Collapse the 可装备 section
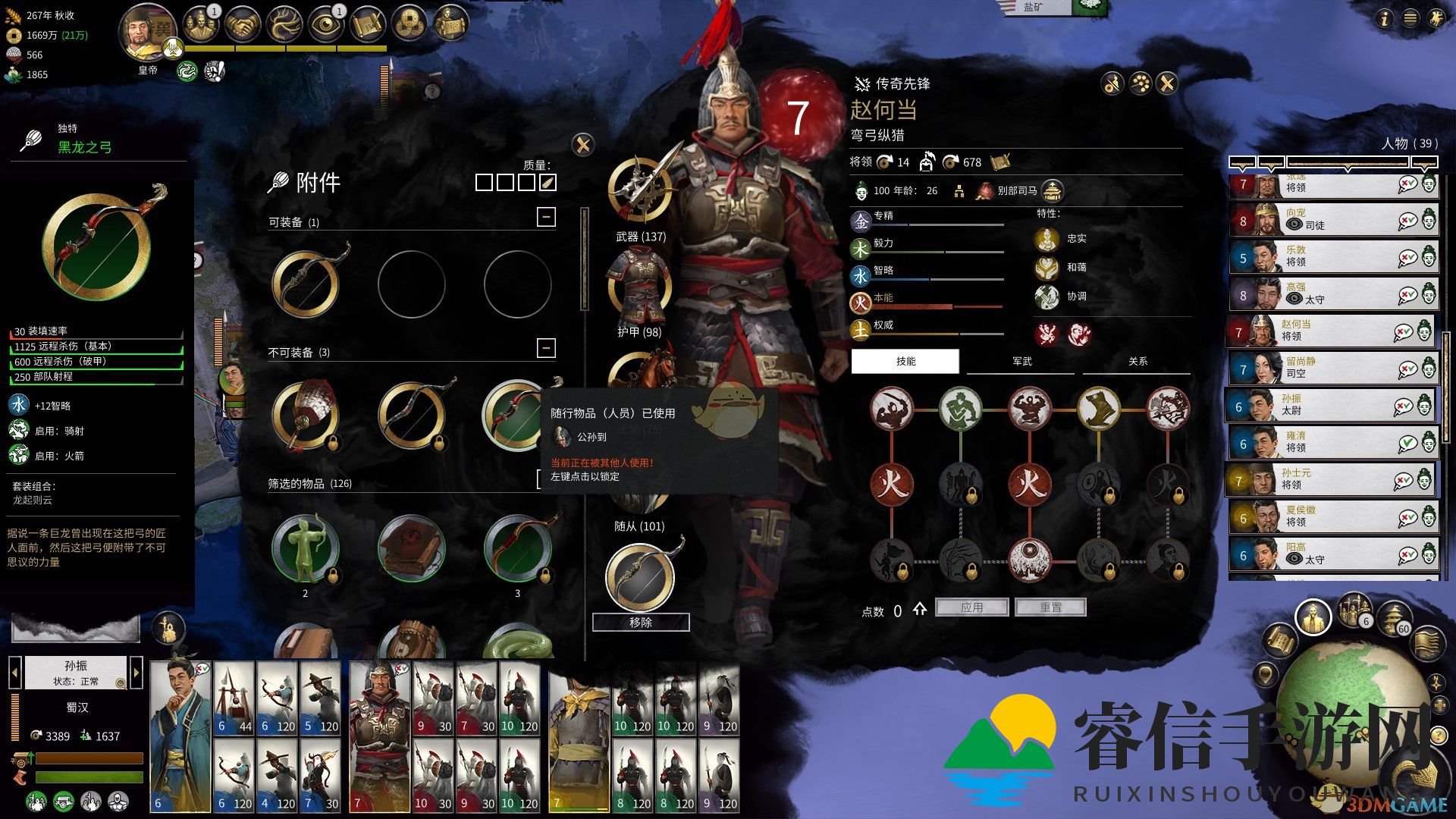 (x=545, y=218)
